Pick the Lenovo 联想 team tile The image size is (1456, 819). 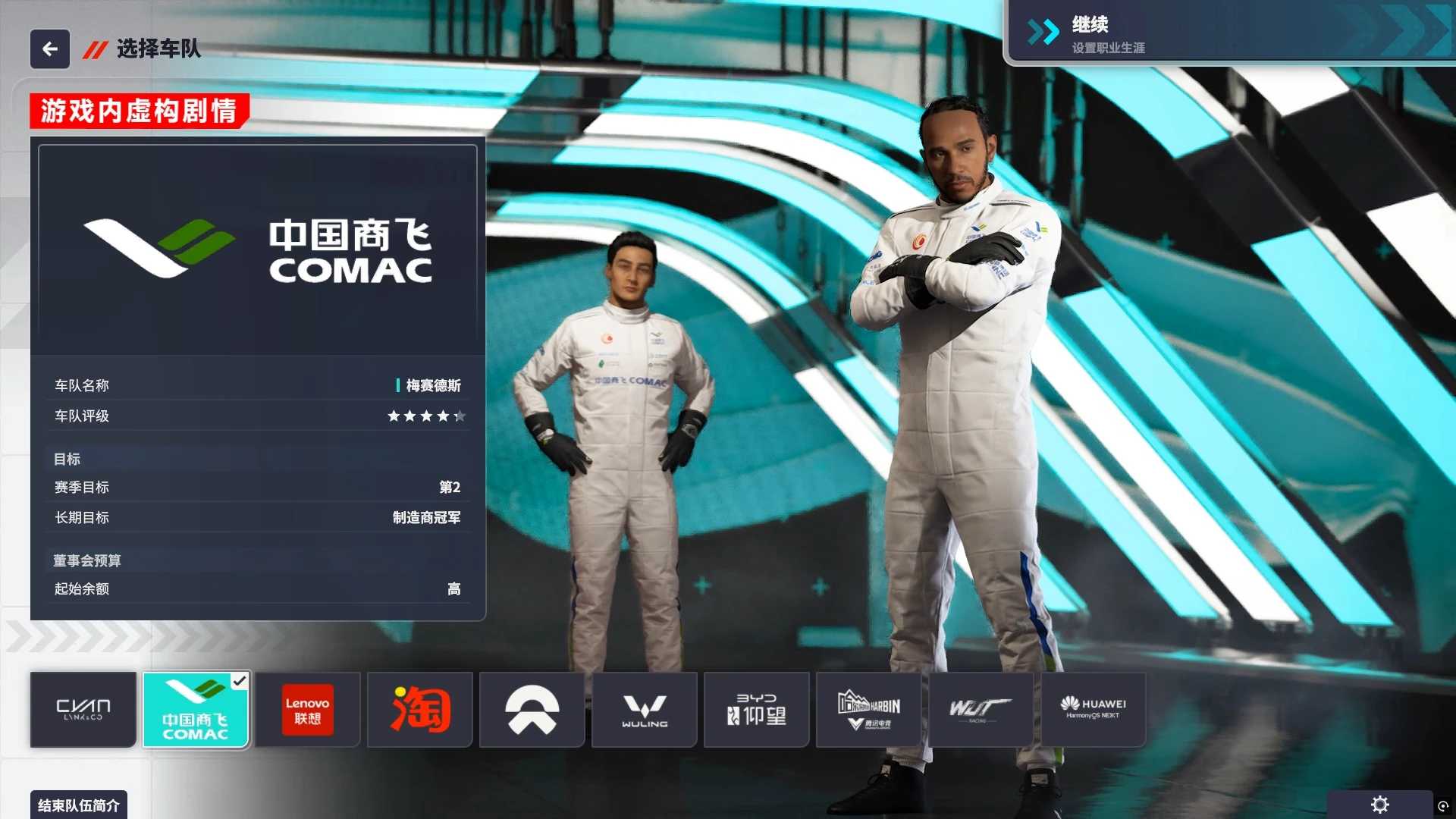tap(307, 710)
